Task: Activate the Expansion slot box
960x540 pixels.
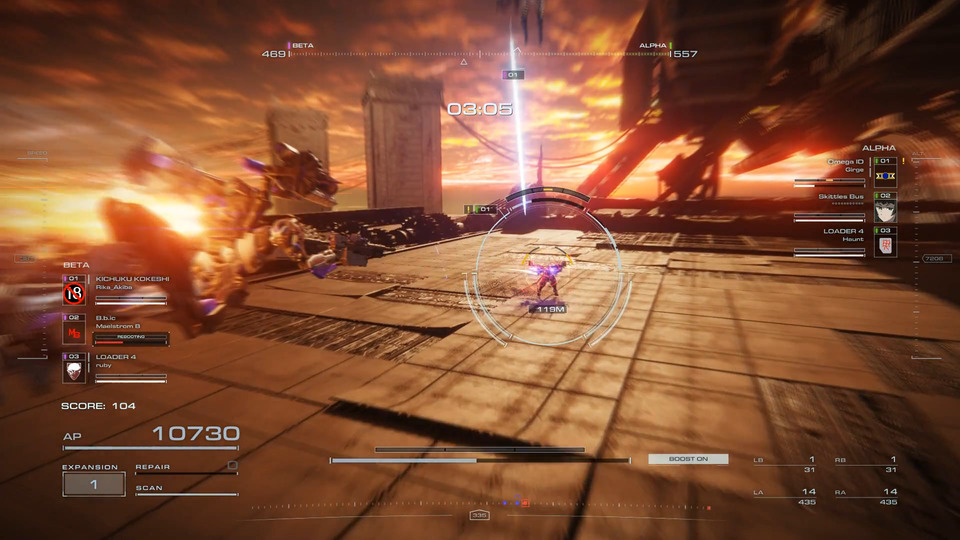Action: pyautogui.click(x=94, y=484)
